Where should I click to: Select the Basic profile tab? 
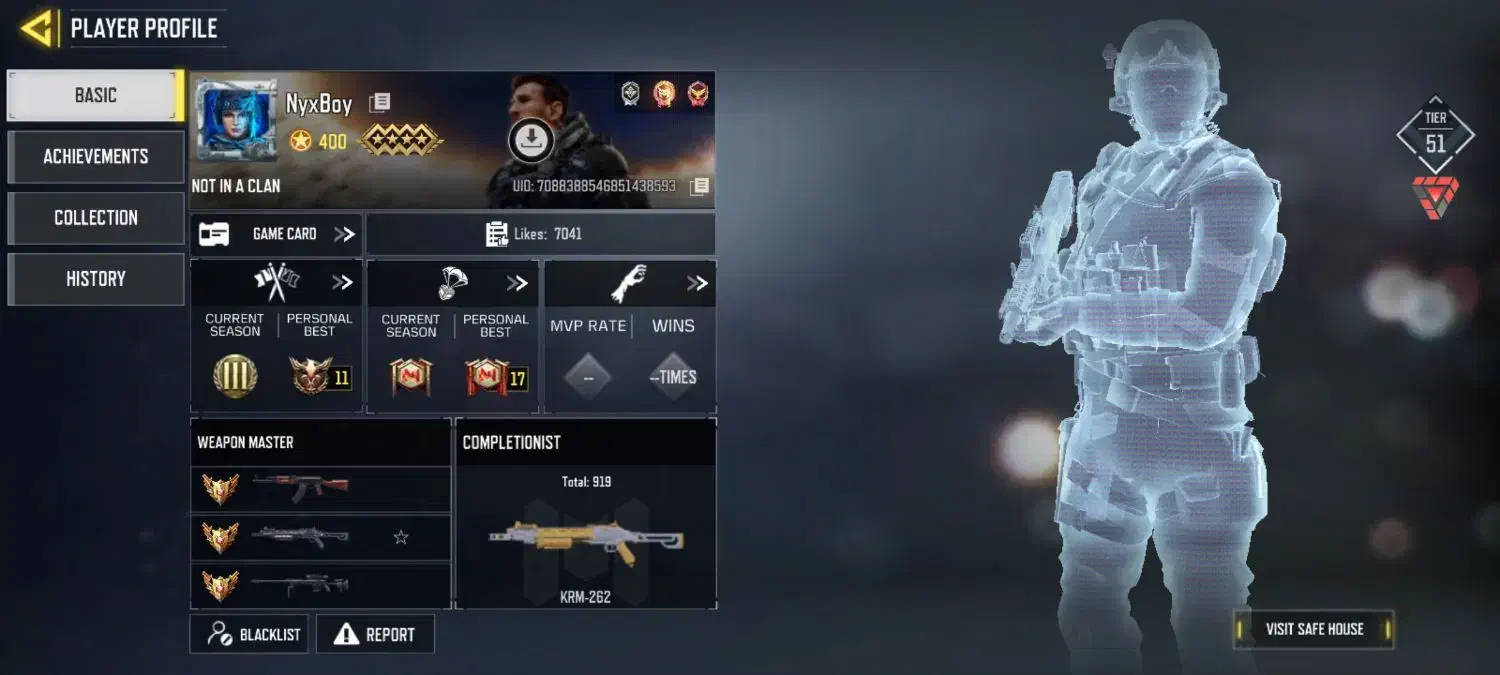click(96, 96)
